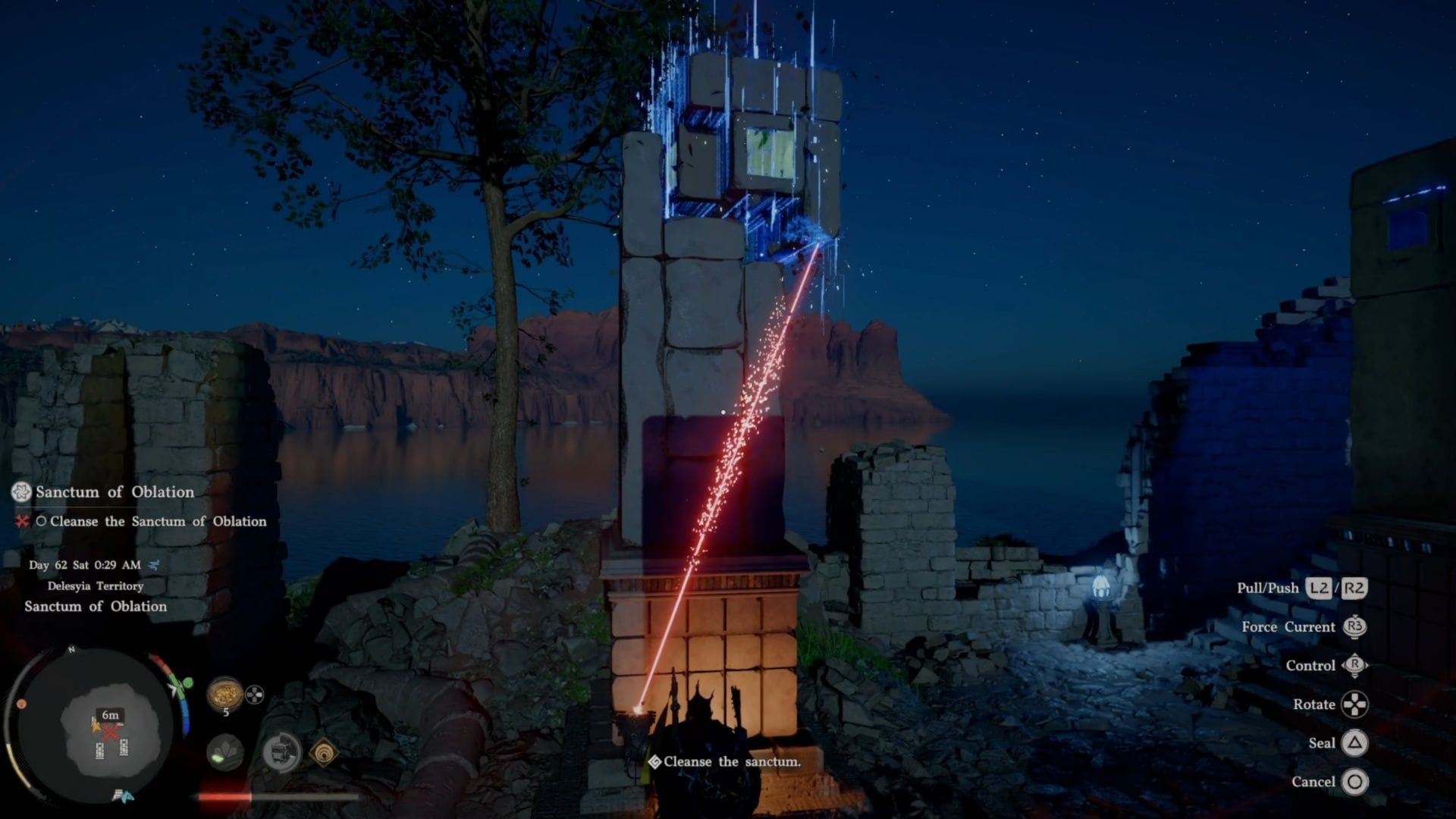Viewport: 1456px width, 819px height.
Task: Click the quest emblem beside Sanctum of Oblation
Action: tap(21, 492)
